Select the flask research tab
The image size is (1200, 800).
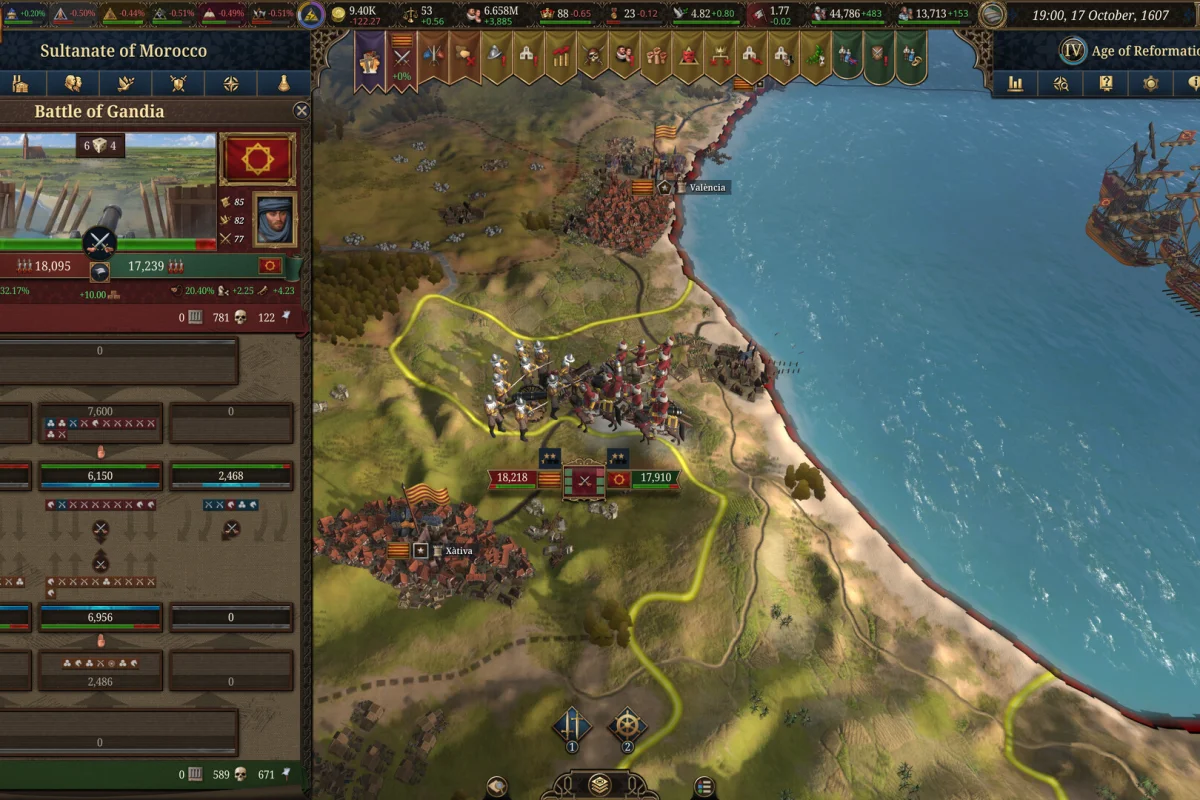point(284,83)
